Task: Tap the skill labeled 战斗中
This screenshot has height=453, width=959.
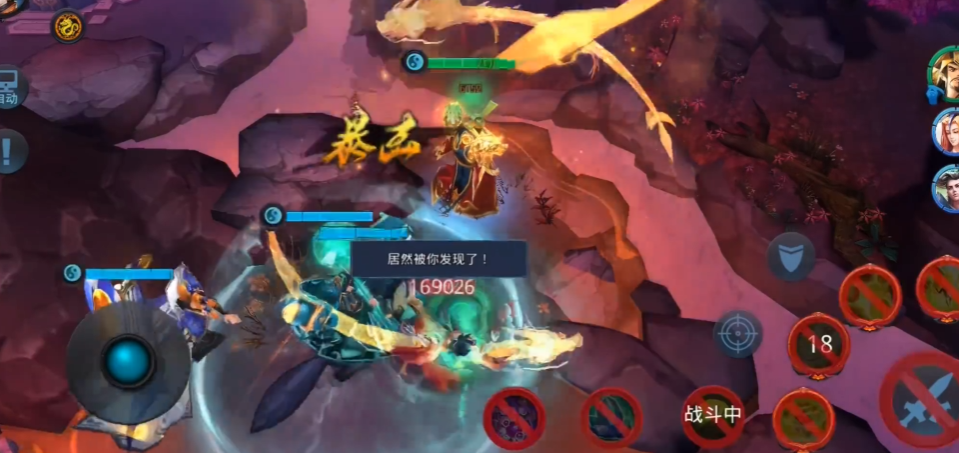Action: tap(712, 415)
